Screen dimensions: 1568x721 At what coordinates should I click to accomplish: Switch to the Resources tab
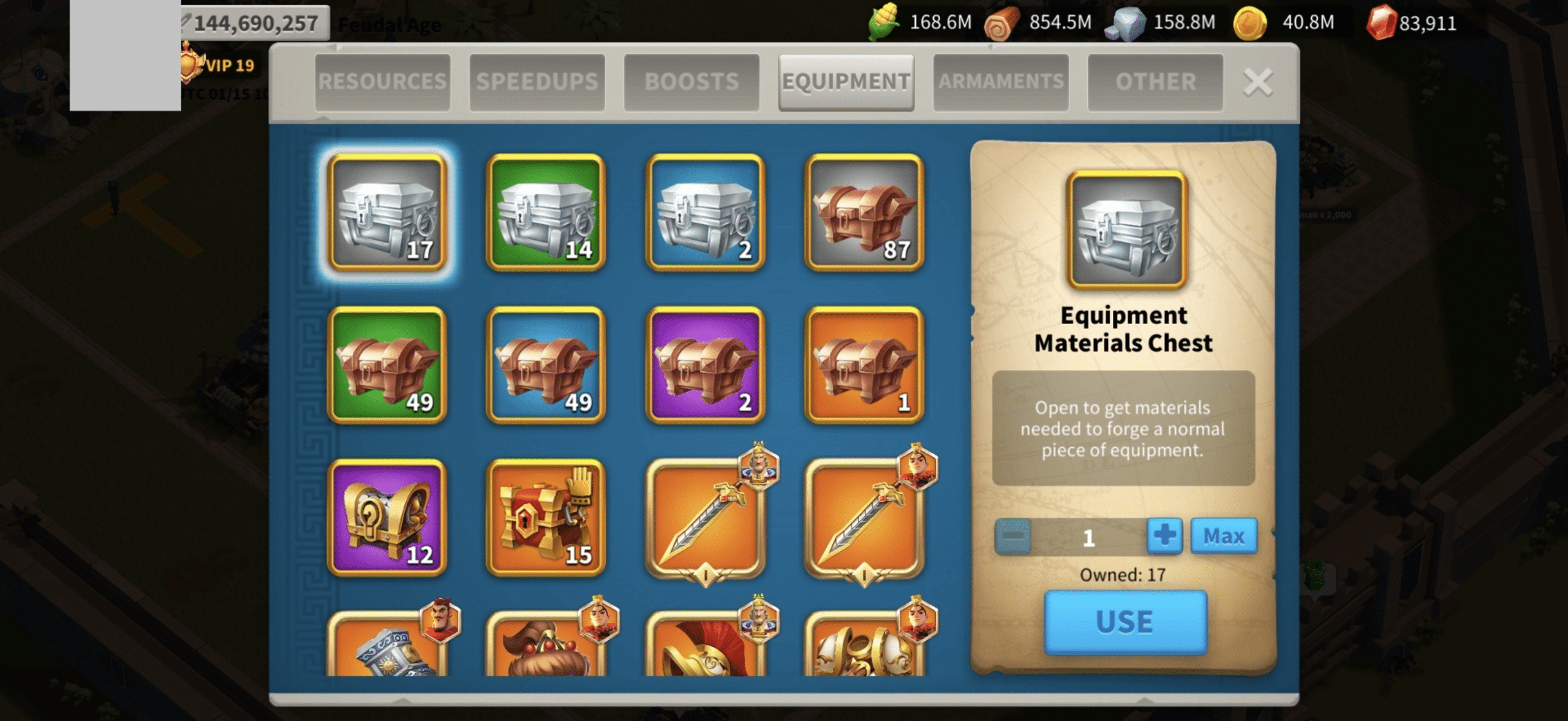(383, 82)
